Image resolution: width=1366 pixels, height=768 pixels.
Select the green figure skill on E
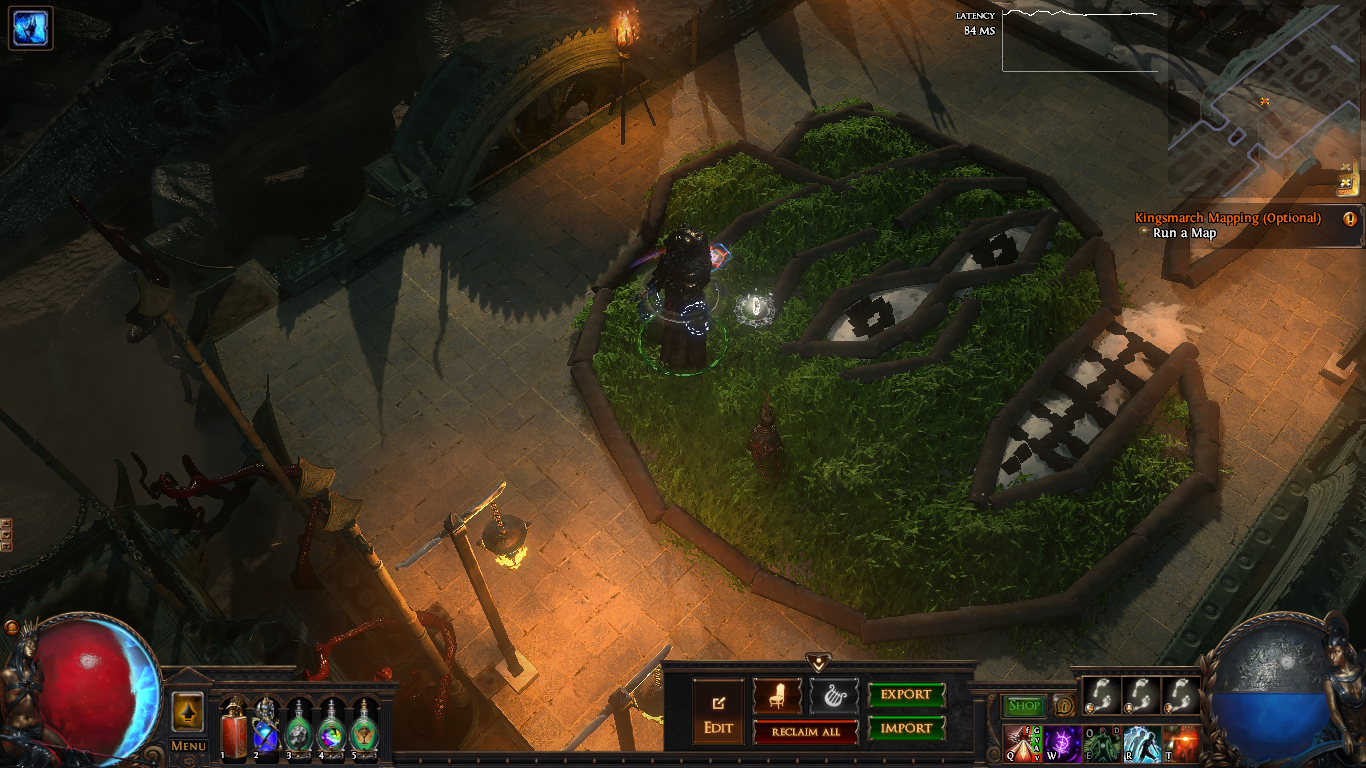pos(1101,744)
